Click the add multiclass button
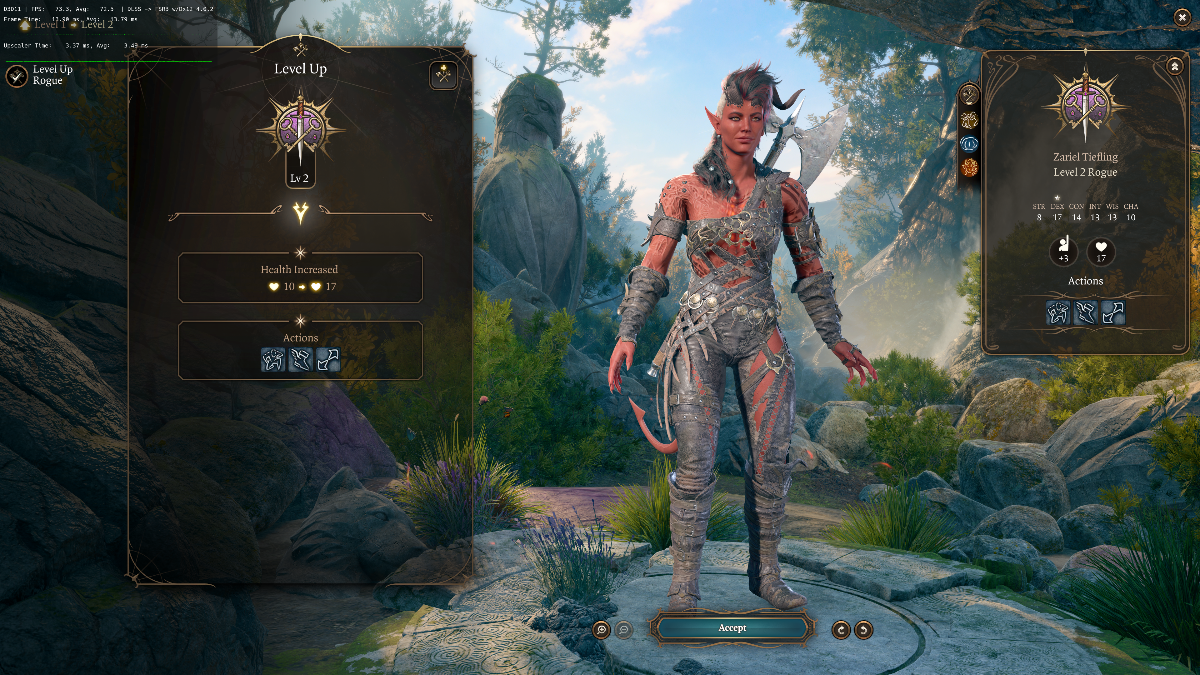This screenshot has width=1200, height=675. click(x=443, y=75)
